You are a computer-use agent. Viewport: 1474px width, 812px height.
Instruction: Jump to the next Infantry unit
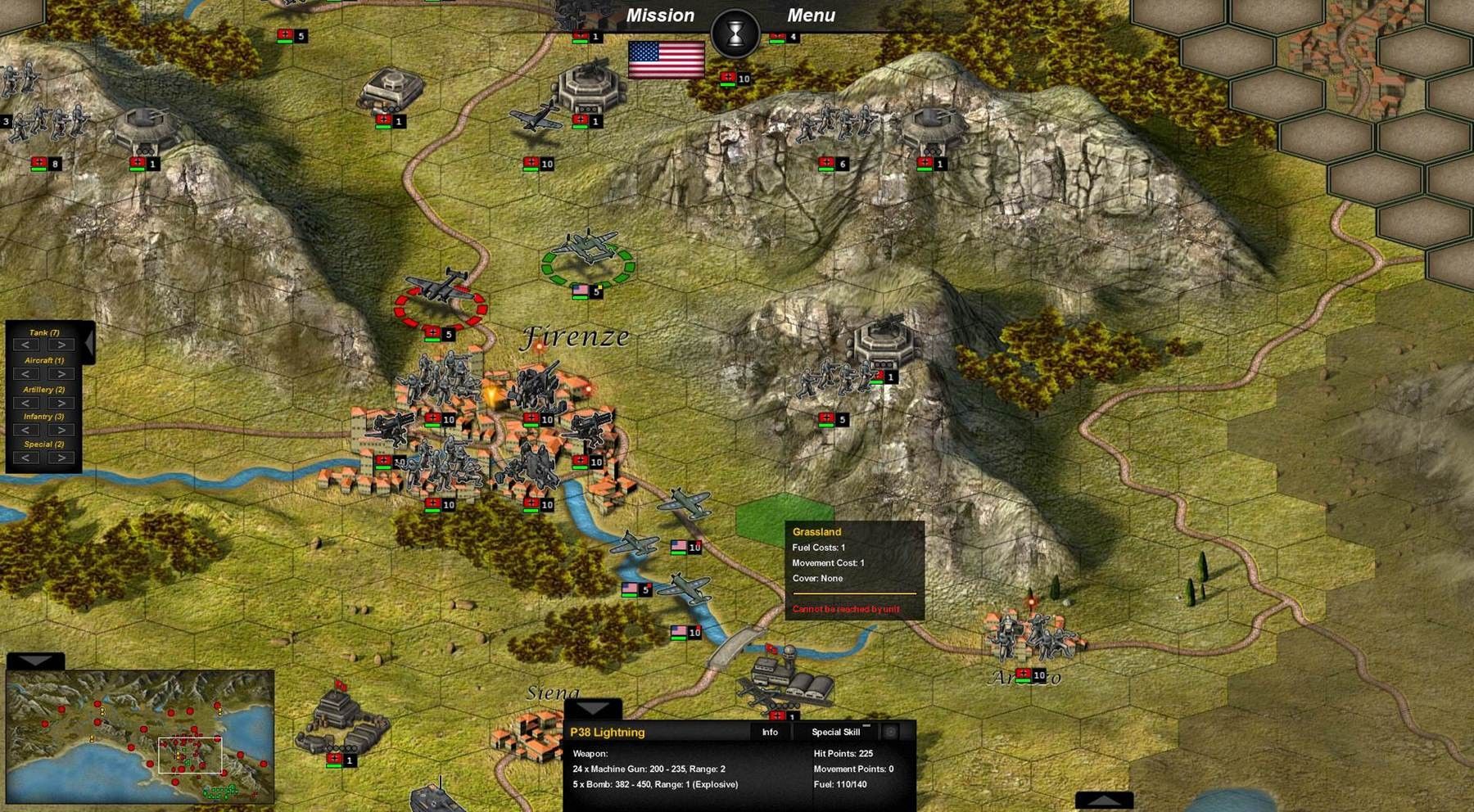(61, 431)
